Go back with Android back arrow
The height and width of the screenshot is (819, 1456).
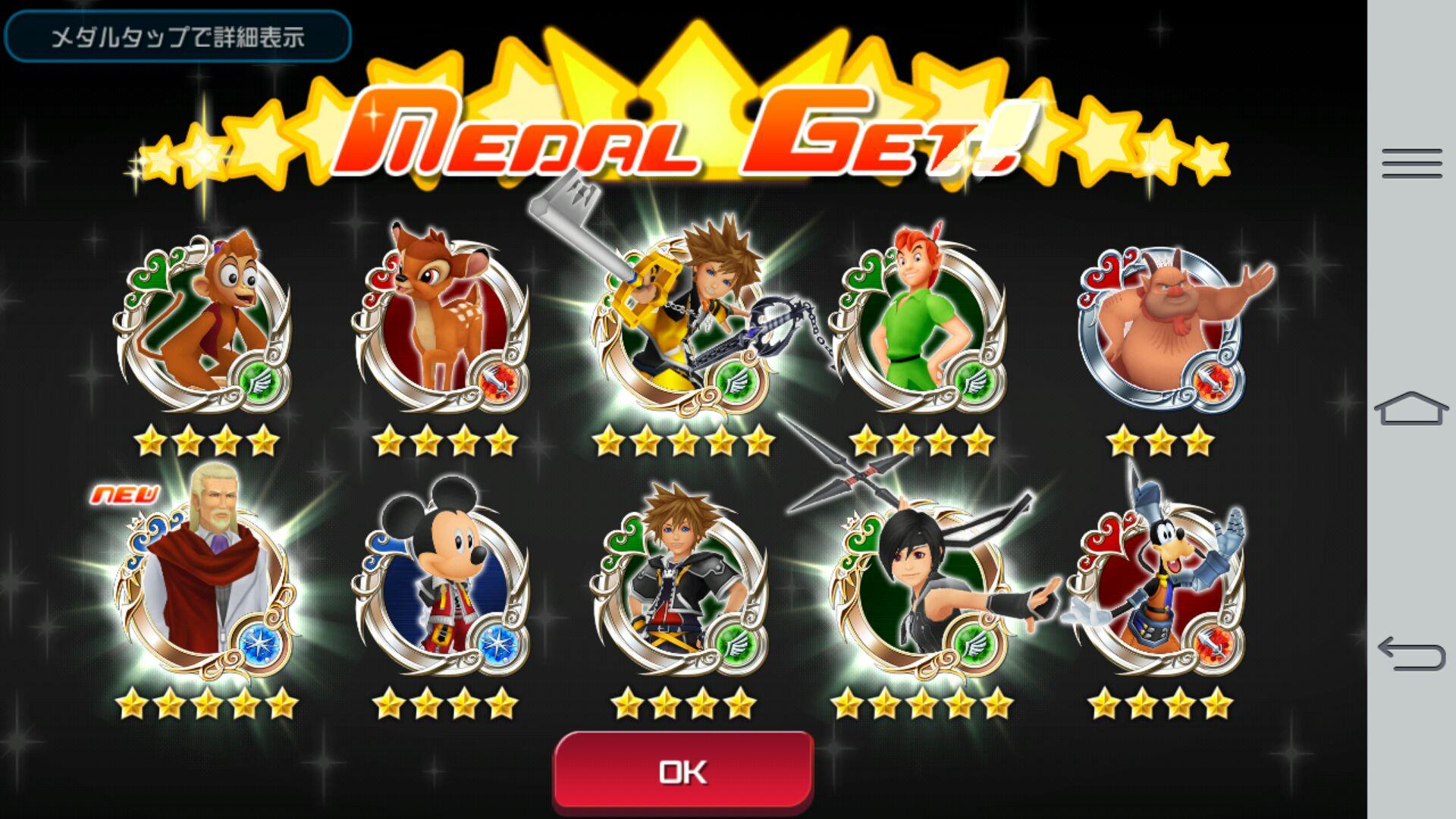tap(1411, 654)
